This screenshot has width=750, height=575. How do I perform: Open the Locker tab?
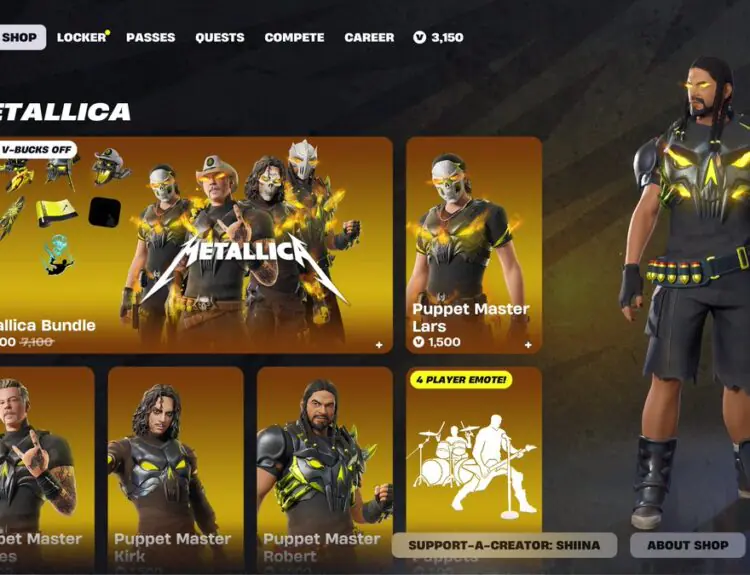pyautogui.click(x=81, y=38)
